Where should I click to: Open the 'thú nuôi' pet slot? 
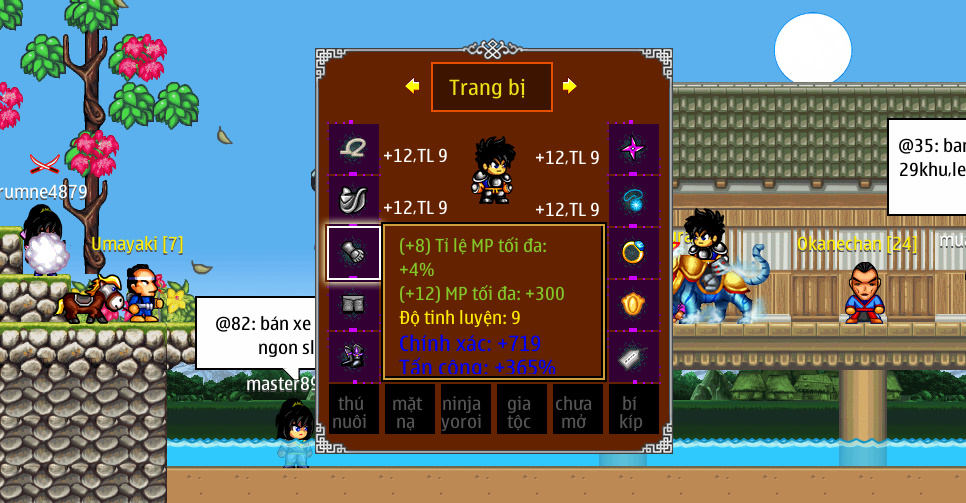click(354, 410)
